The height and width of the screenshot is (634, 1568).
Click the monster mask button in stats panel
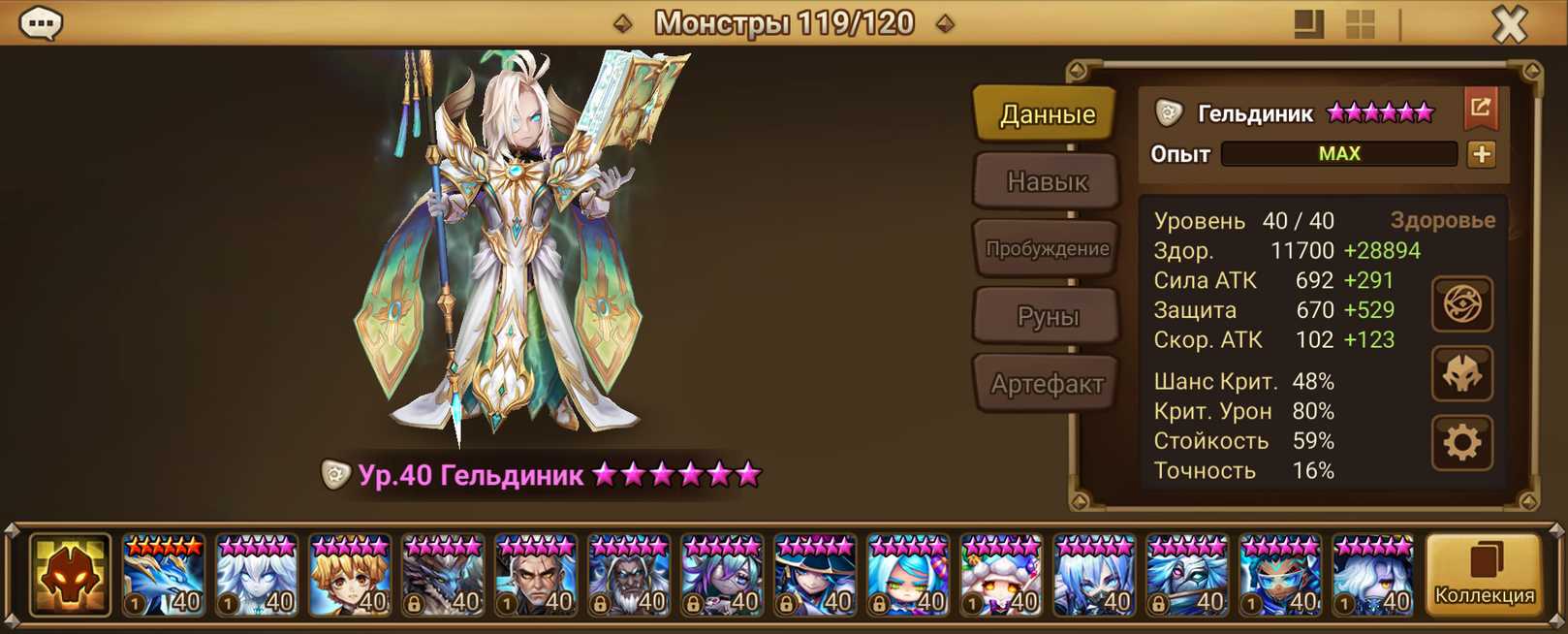point(1461,374)
